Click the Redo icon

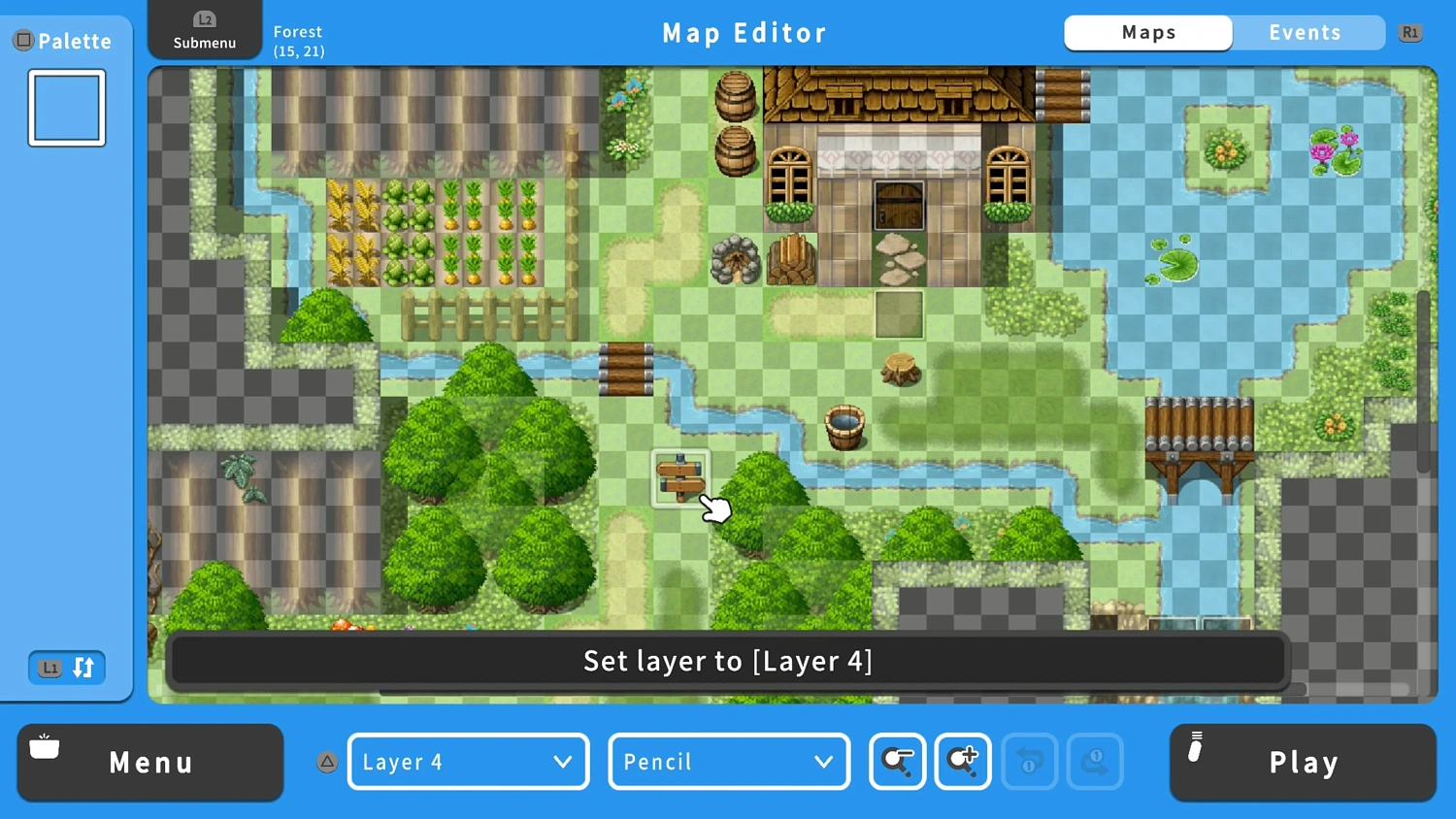coord(1095,762)
